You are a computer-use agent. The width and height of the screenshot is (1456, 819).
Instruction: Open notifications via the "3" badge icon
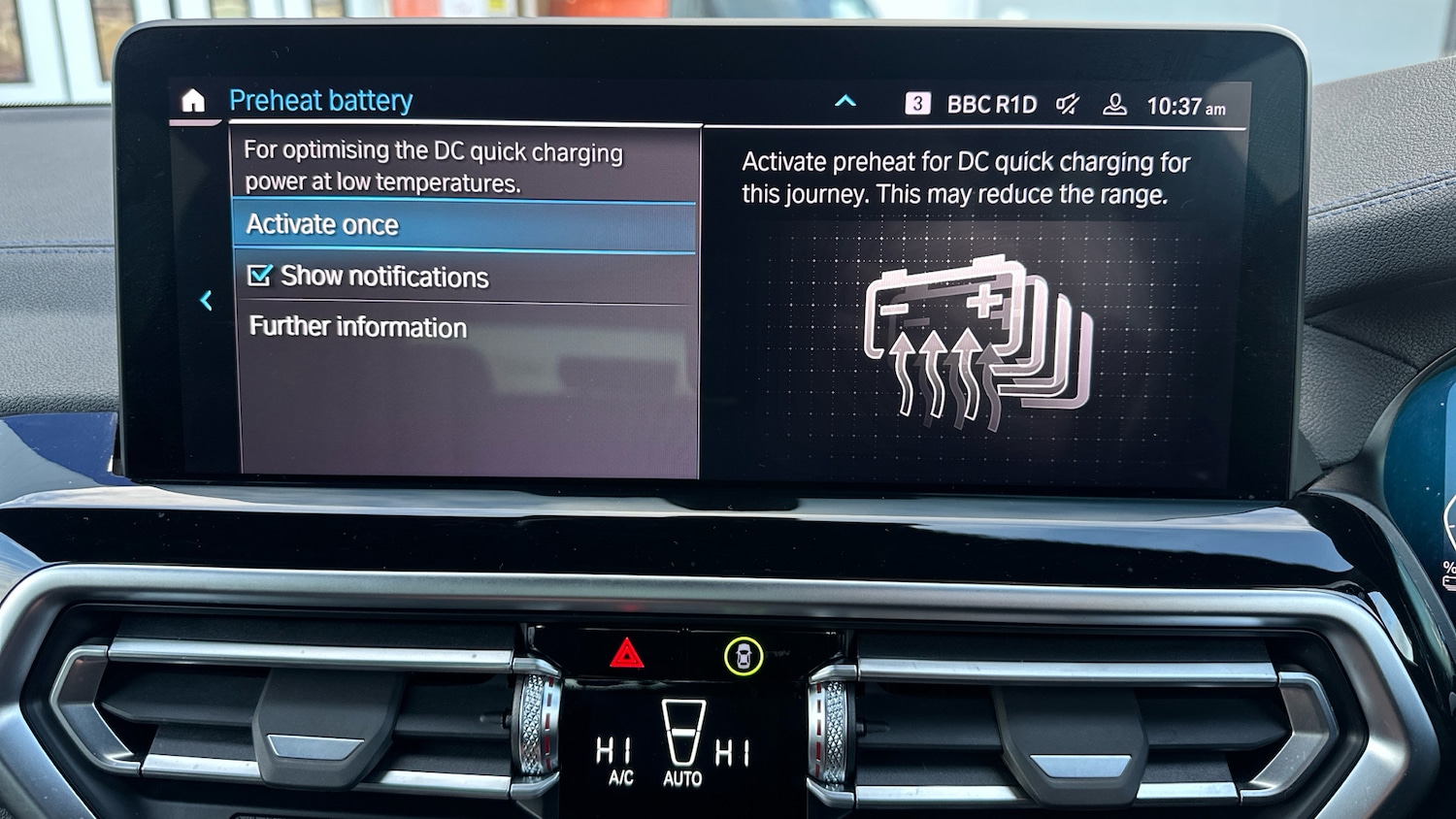coord(916,104)
